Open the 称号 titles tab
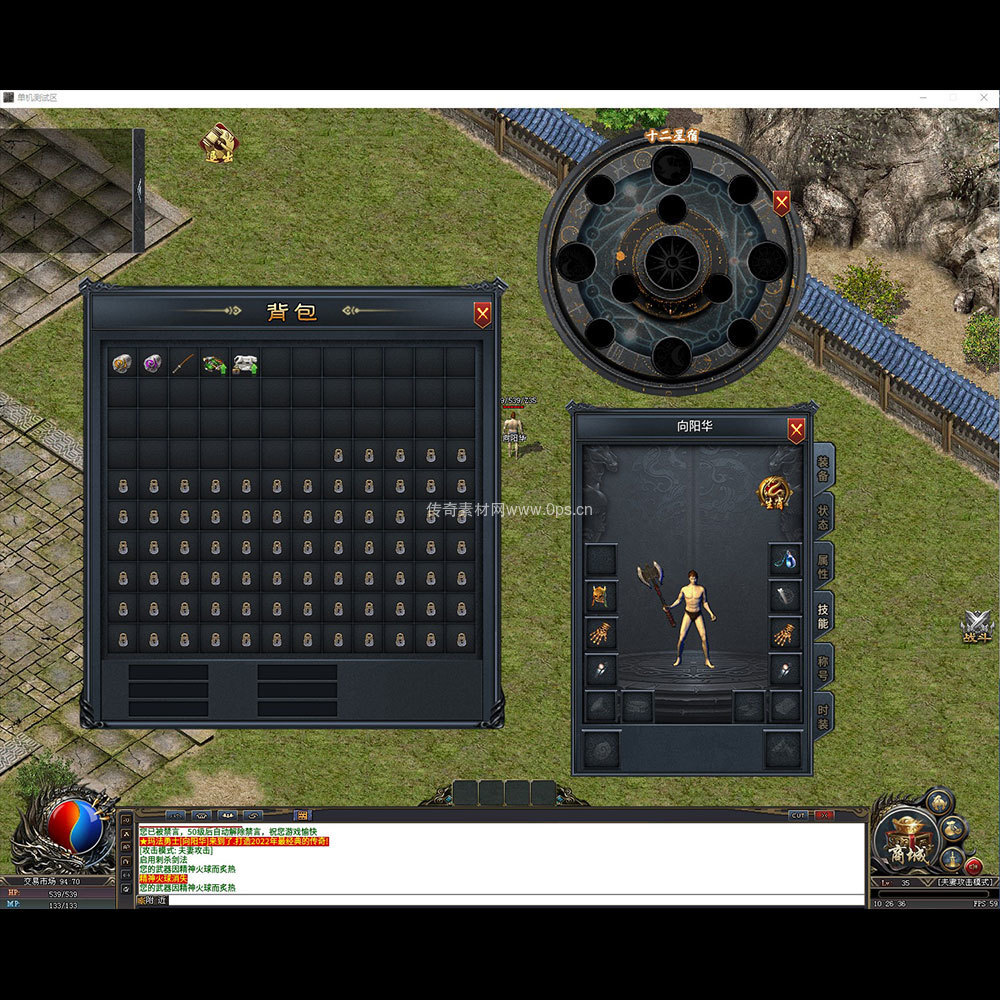This screenshot has height=1000, width=1000. point(823,664)
